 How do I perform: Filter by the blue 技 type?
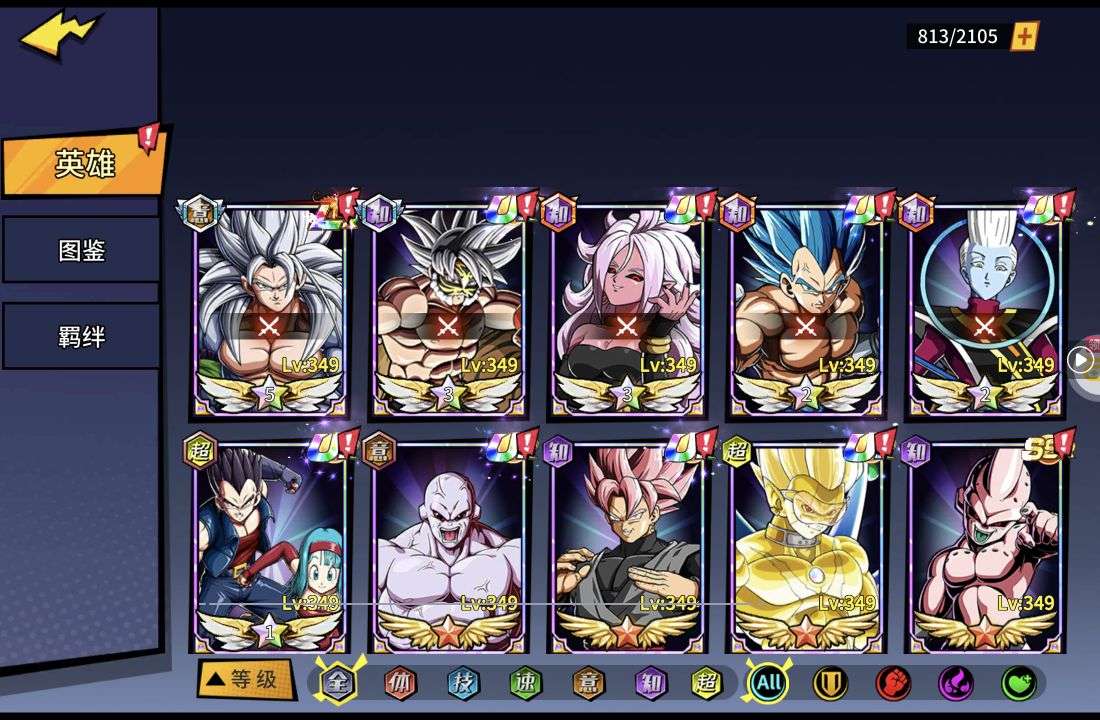tap(463, 683)
